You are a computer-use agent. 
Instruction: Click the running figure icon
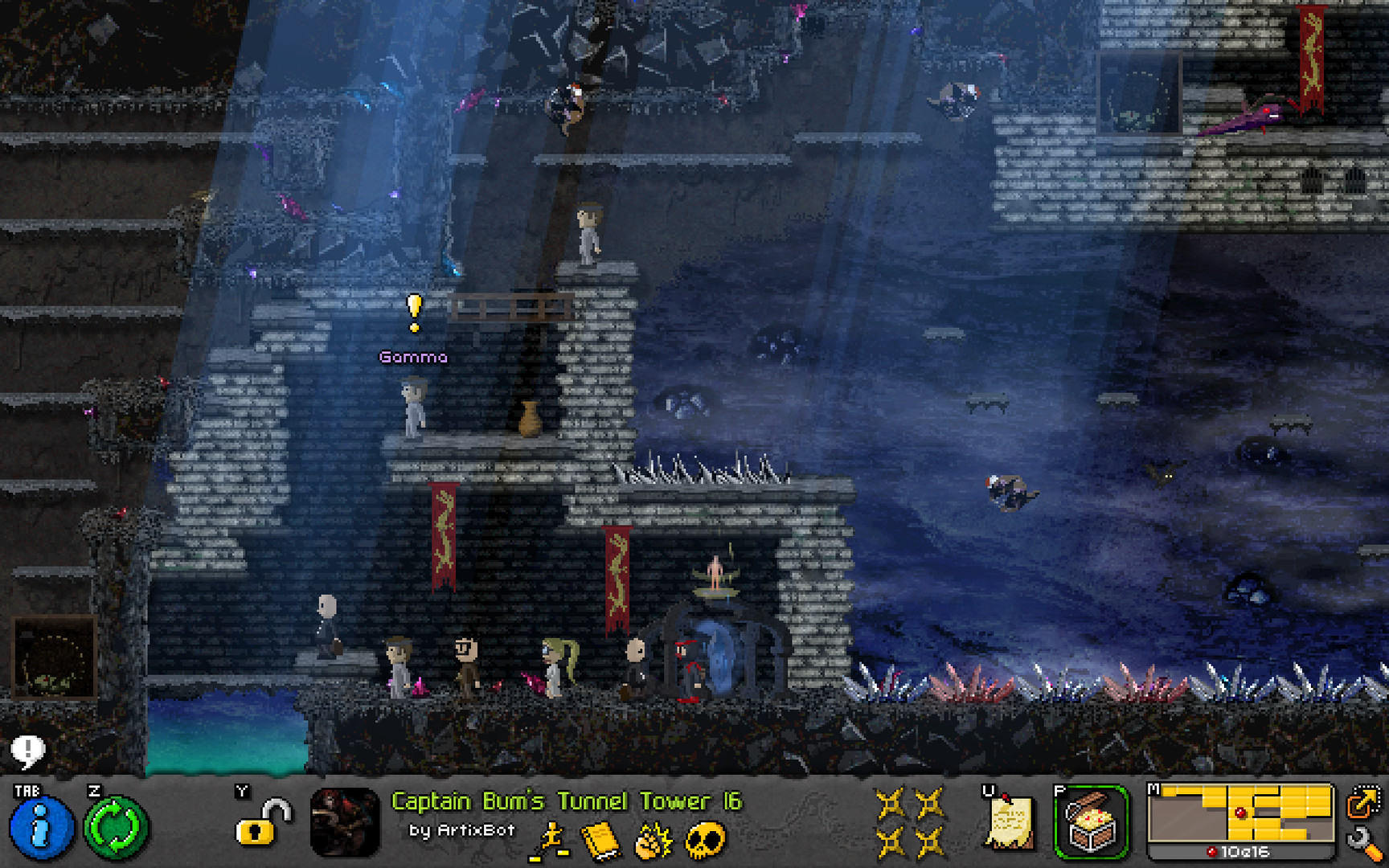(x=550, y=842)
